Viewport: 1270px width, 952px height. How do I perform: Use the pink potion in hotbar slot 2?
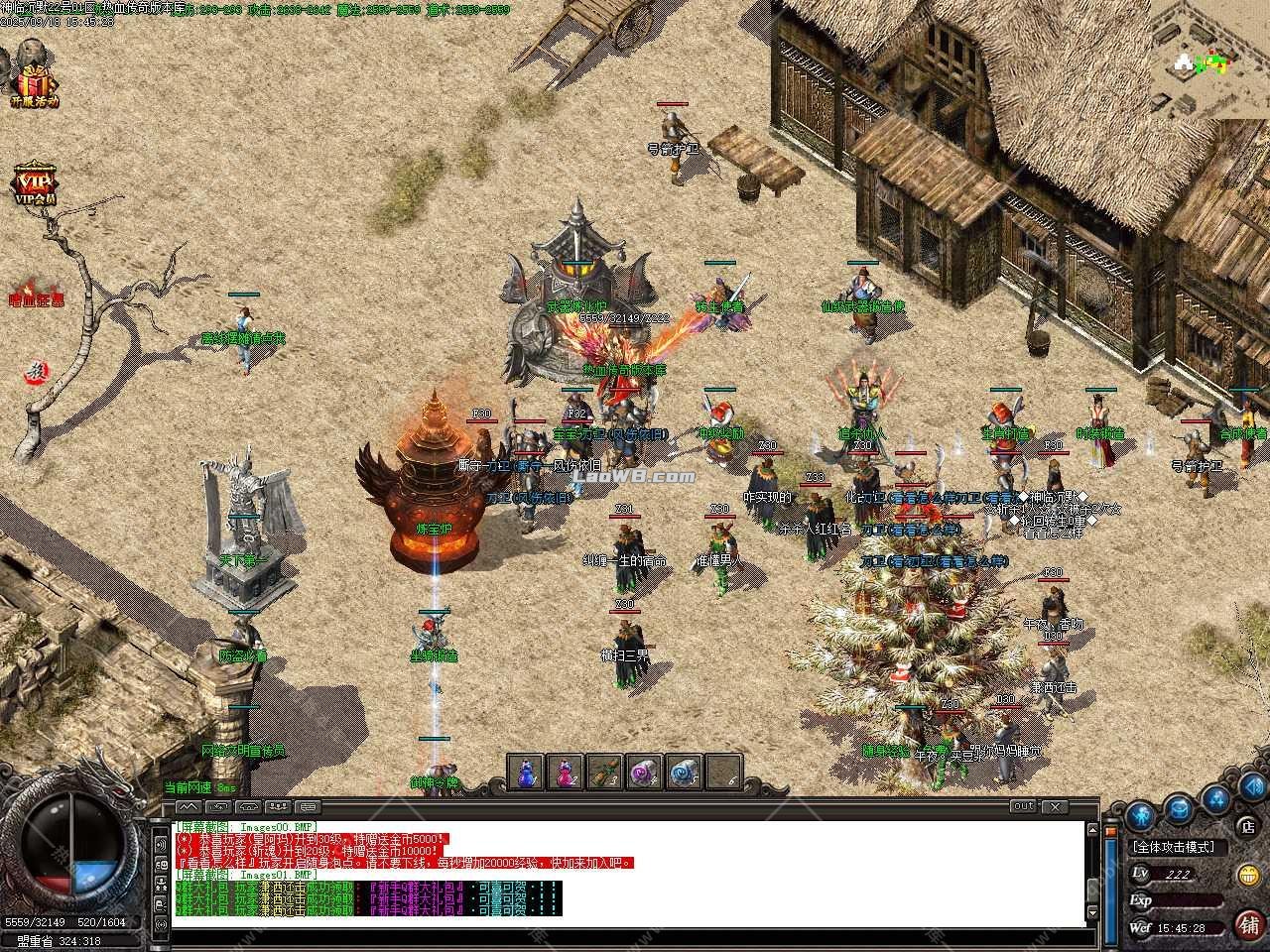(566, 772)
